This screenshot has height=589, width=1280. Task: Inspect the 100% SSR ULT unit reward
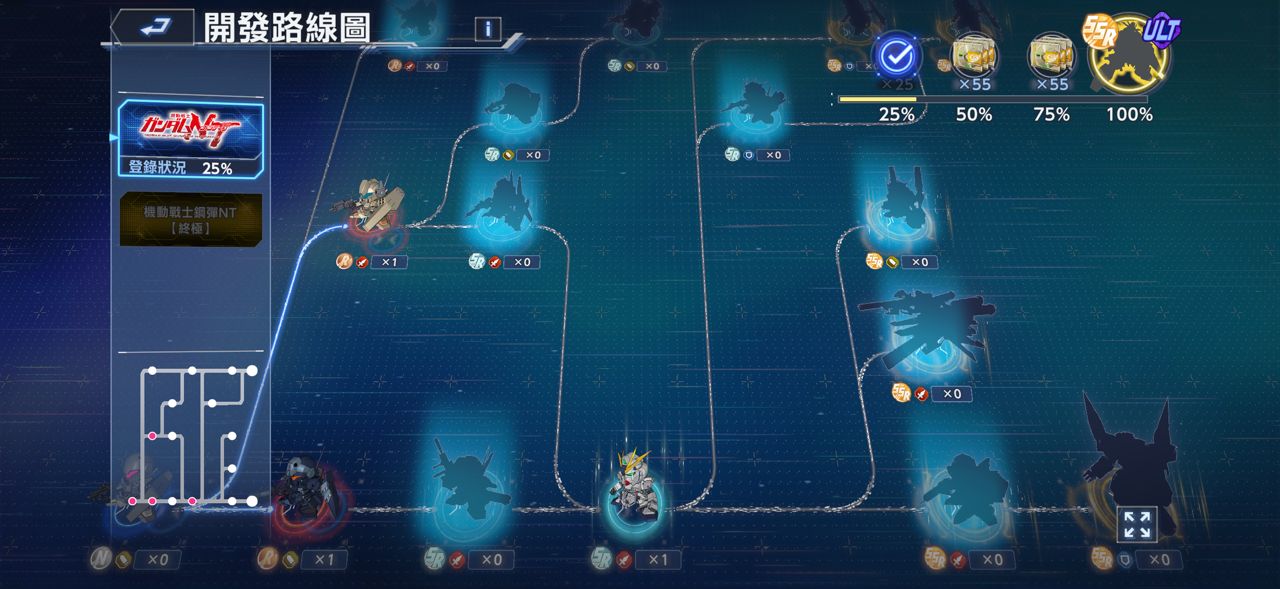pos(1129,54)
